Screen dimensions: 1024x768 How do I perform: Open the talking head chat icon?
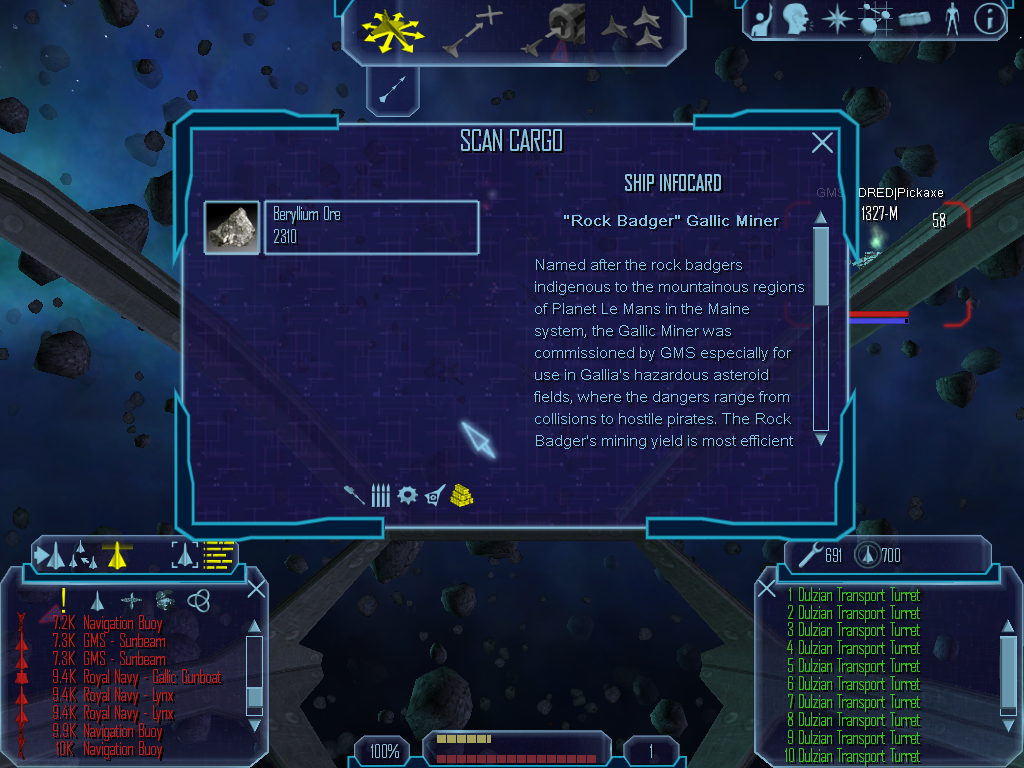pos(796,19)
